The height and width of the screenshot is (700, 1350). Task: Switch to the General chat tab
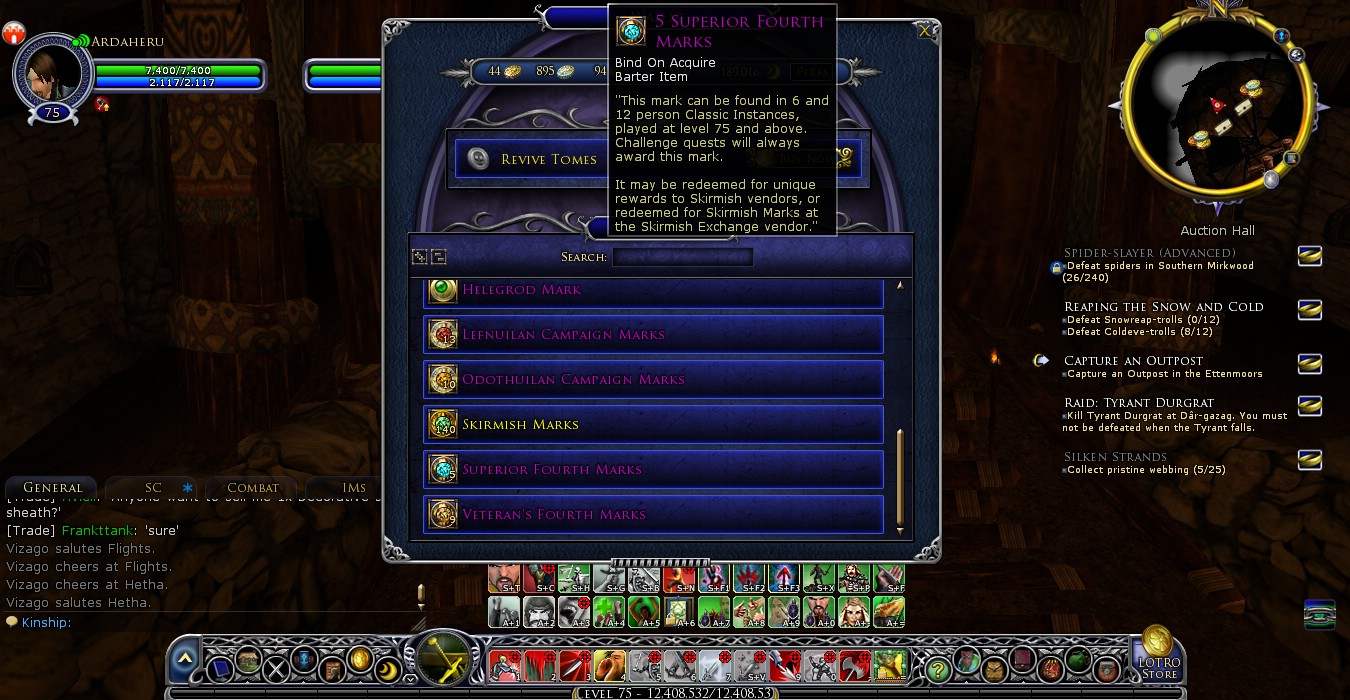pyautogui.click(x=52, y=487)
